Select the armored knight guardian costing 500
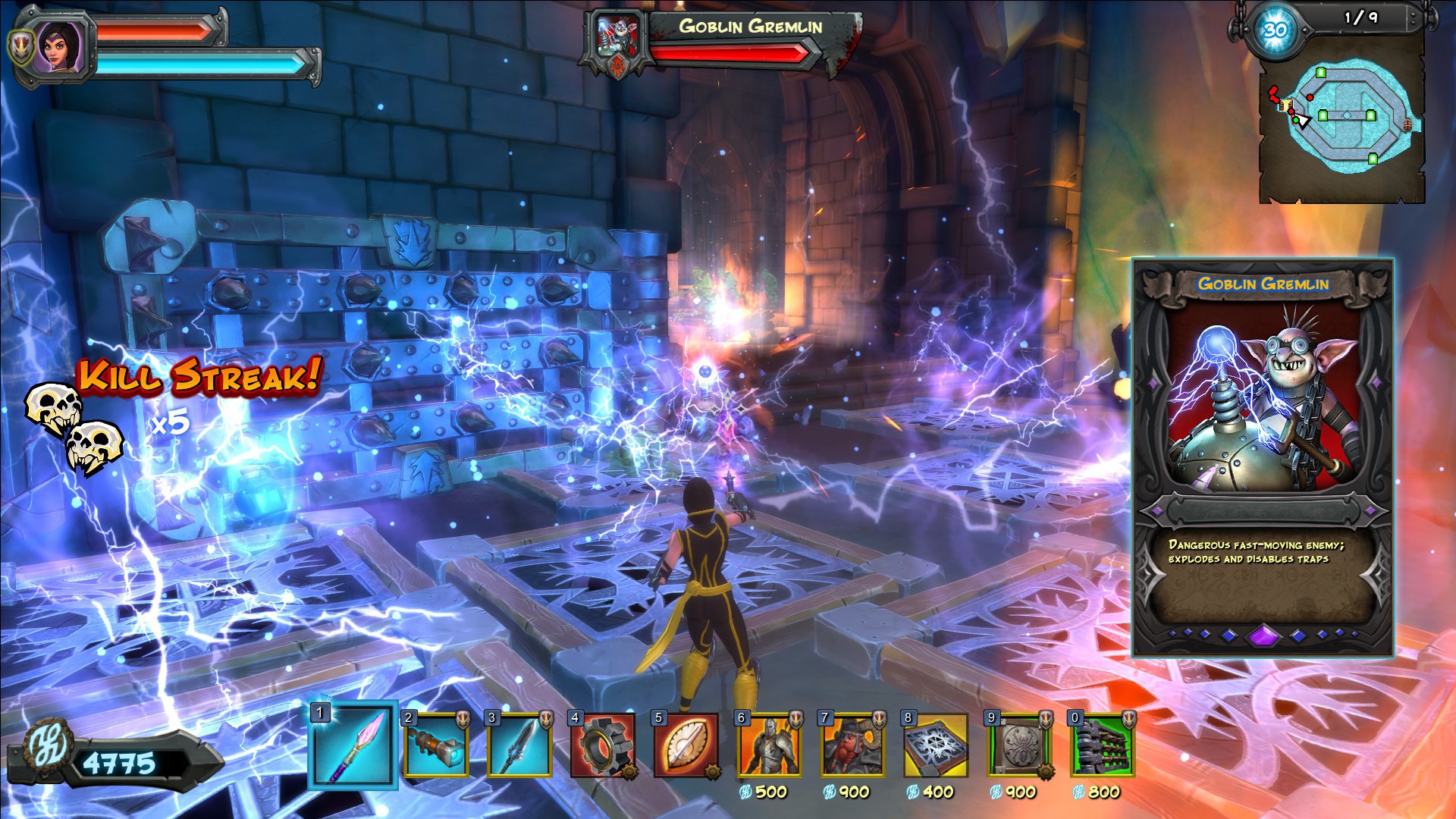1456x819 pixels. point(769,746)
